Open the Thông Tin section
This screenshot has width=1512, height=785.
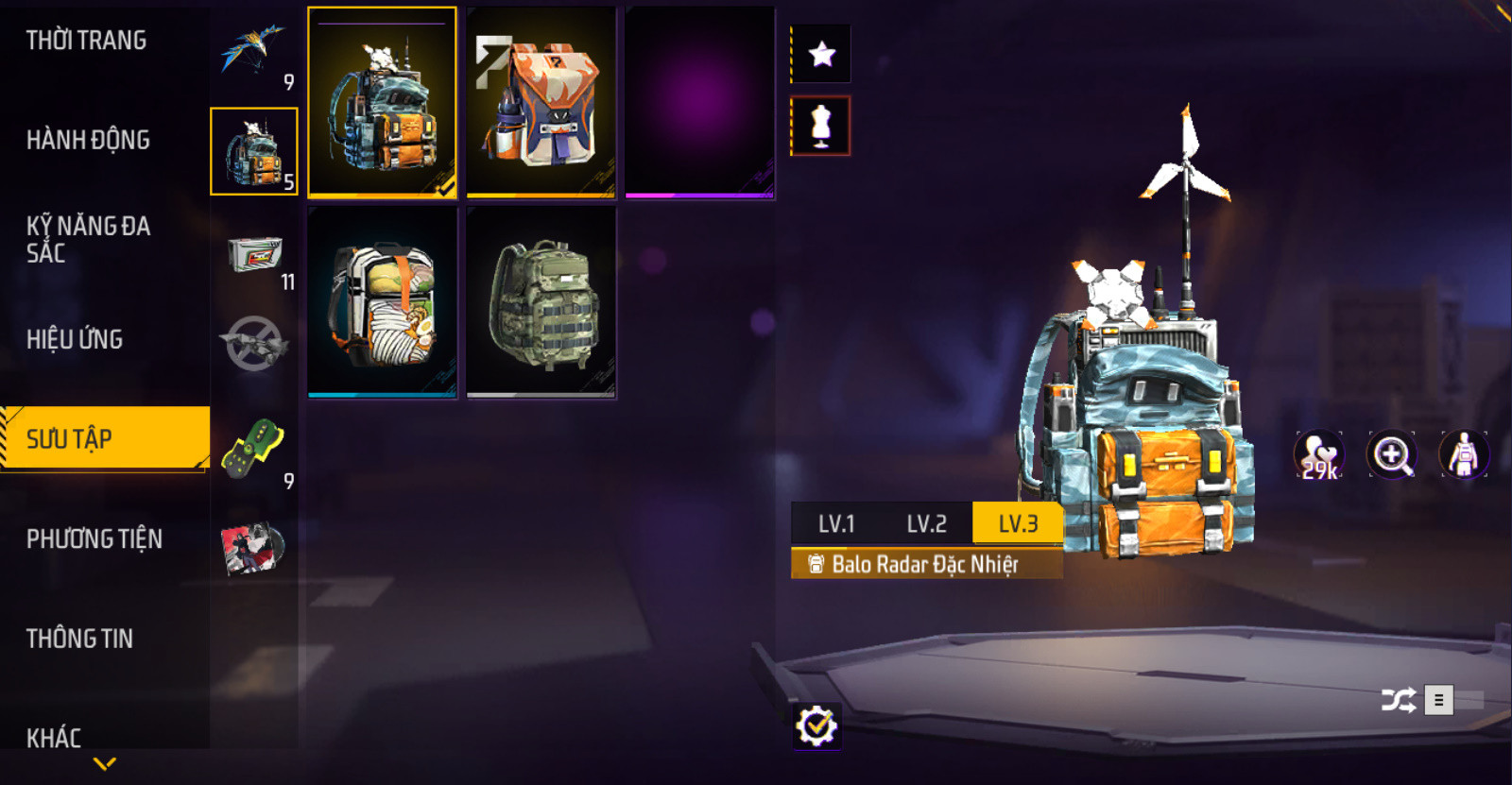click(79, 639)
